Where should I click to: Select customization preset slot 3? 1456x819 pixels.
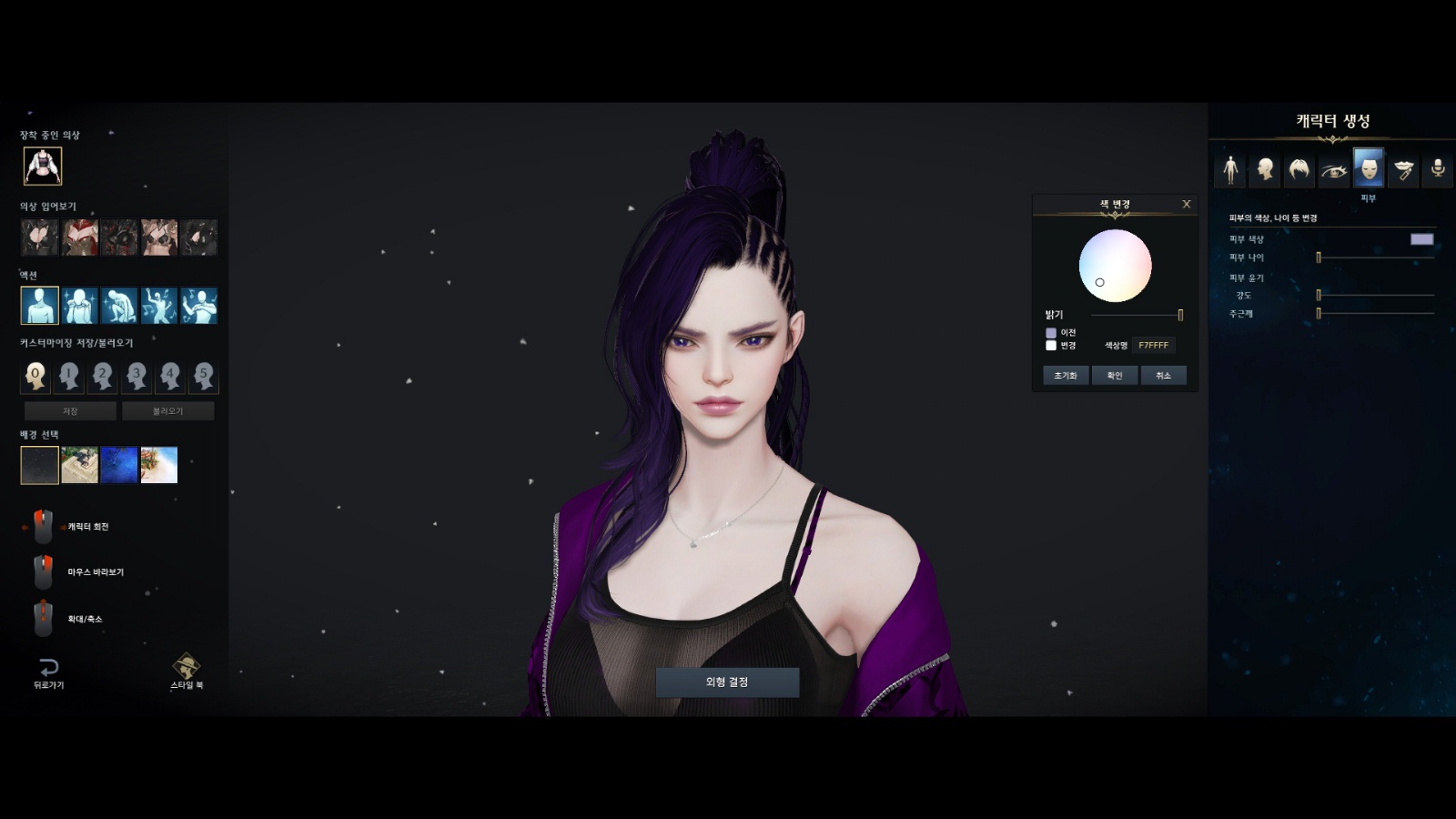tap(136, 376)
